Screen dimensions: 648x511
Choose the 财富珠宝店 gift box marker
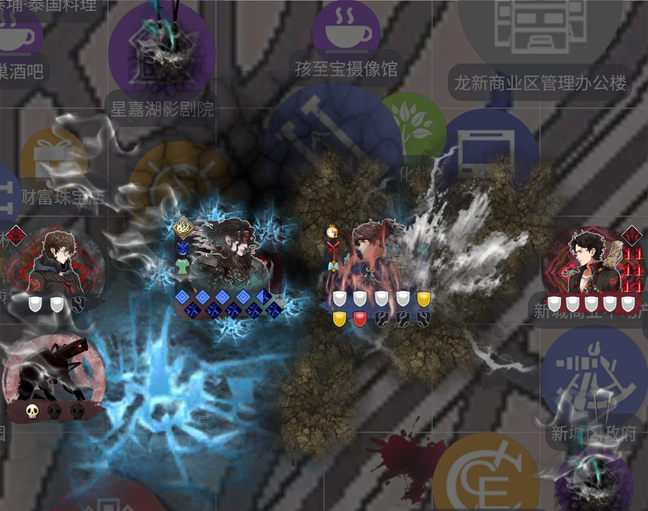(54, 160)
